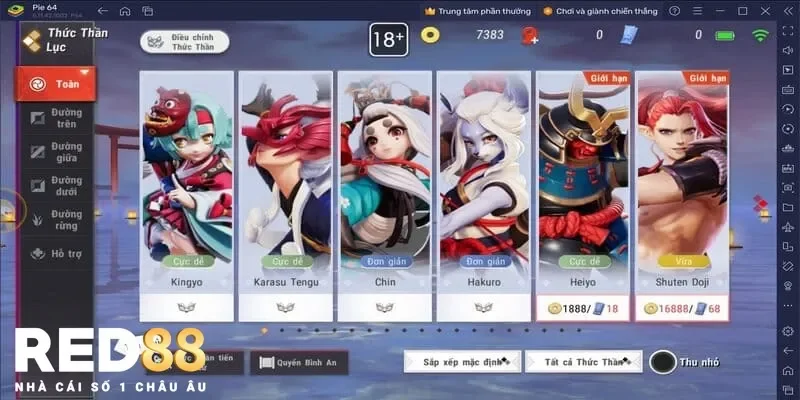Choose the Đường dưới tab
800x400 pixels.
(56, 186)
